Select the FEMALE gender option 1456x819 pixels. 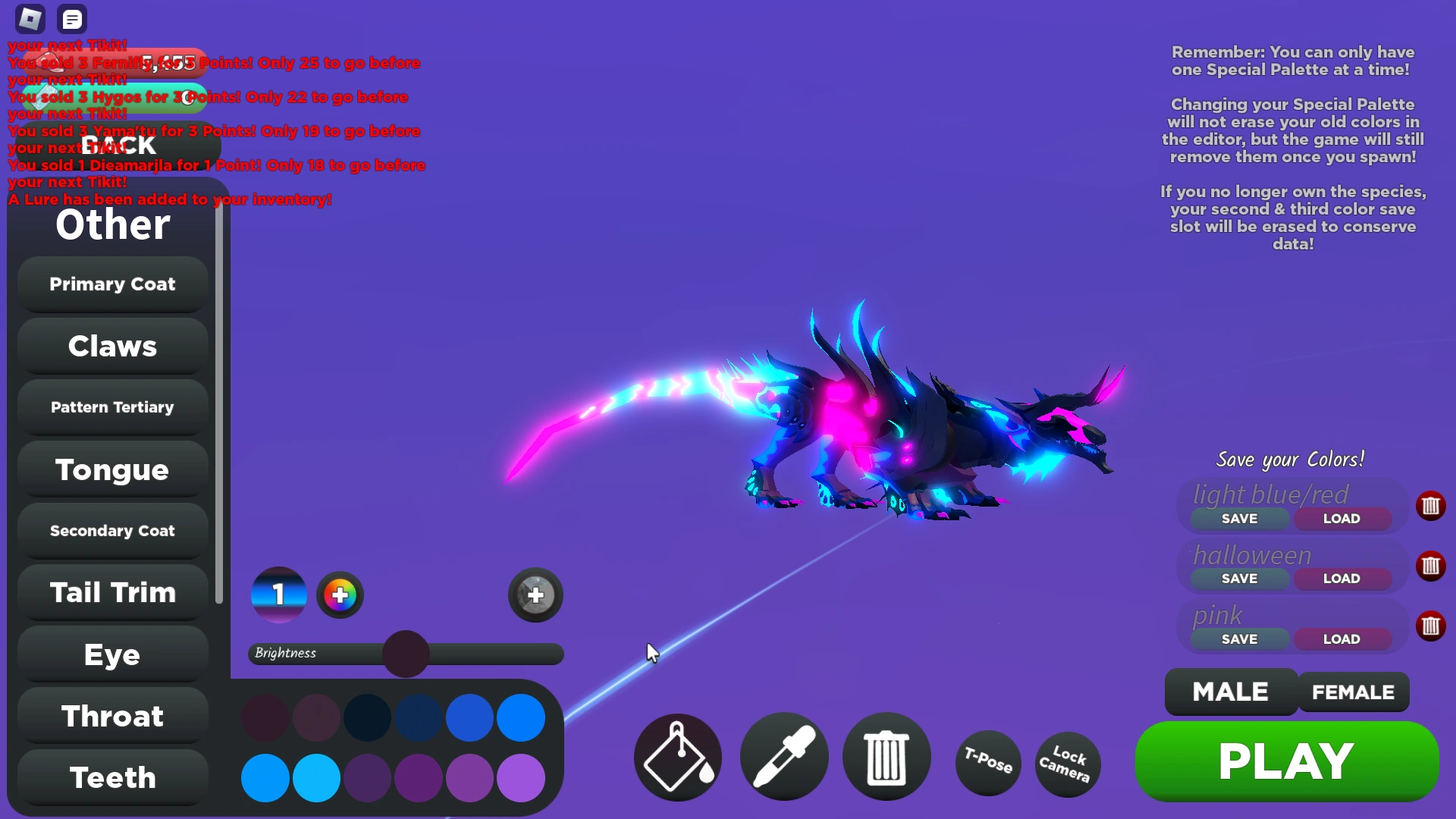click(x=1351, y=692)
